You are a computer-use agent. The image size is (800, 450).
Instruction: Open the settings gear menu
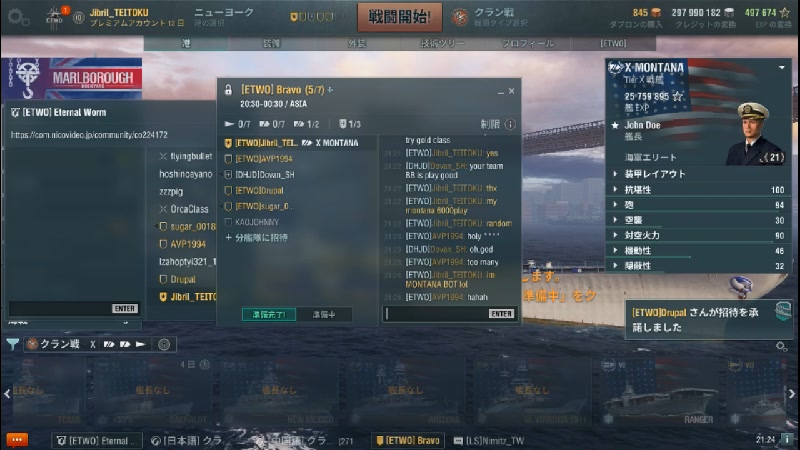coord(14,16)
